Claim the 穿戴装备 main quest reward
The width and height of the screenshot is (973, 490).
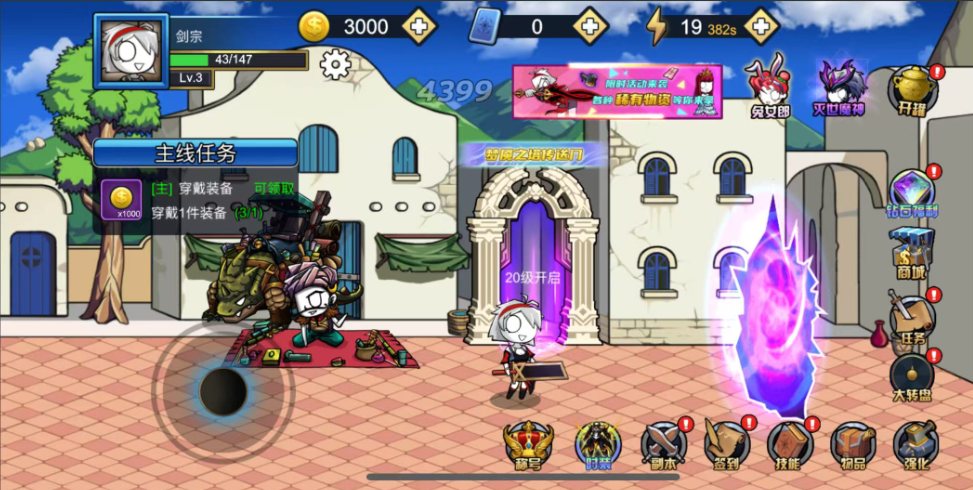click(x=273, y=188)
